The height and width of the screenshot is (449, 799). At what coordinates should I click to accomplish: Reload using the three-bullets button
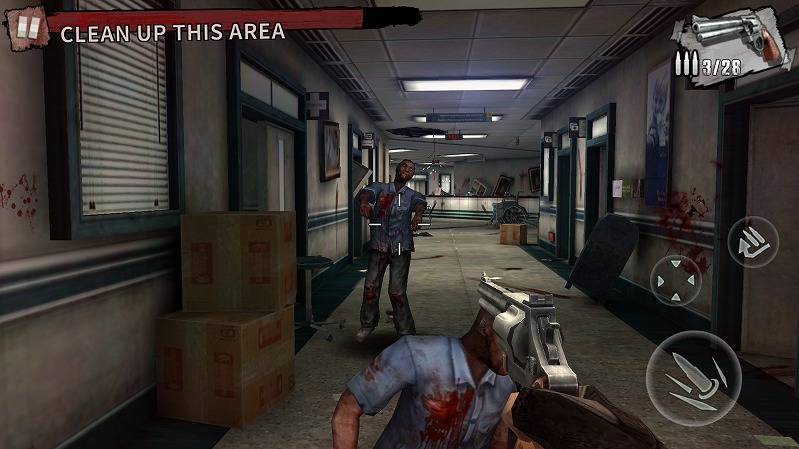[x=752, y=242]
